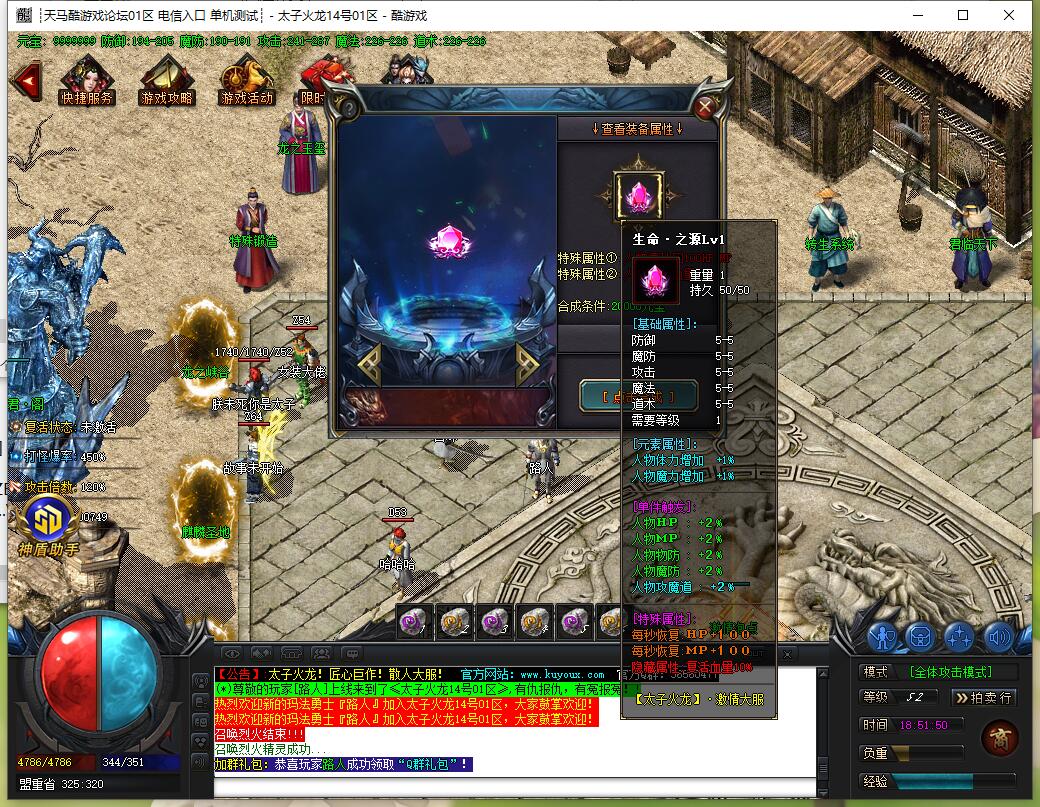Image resolution: width=1040 pixels, height=807 pixels.
Task: Open the bag treasure chest icon
Action: 920,635
